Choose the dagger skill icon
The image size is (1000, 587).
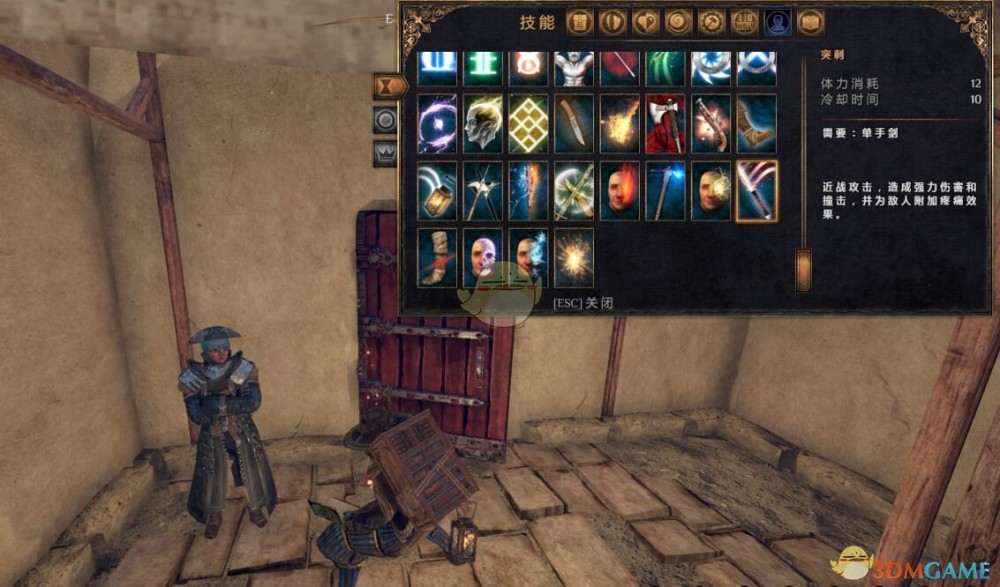tap(574, 124)
